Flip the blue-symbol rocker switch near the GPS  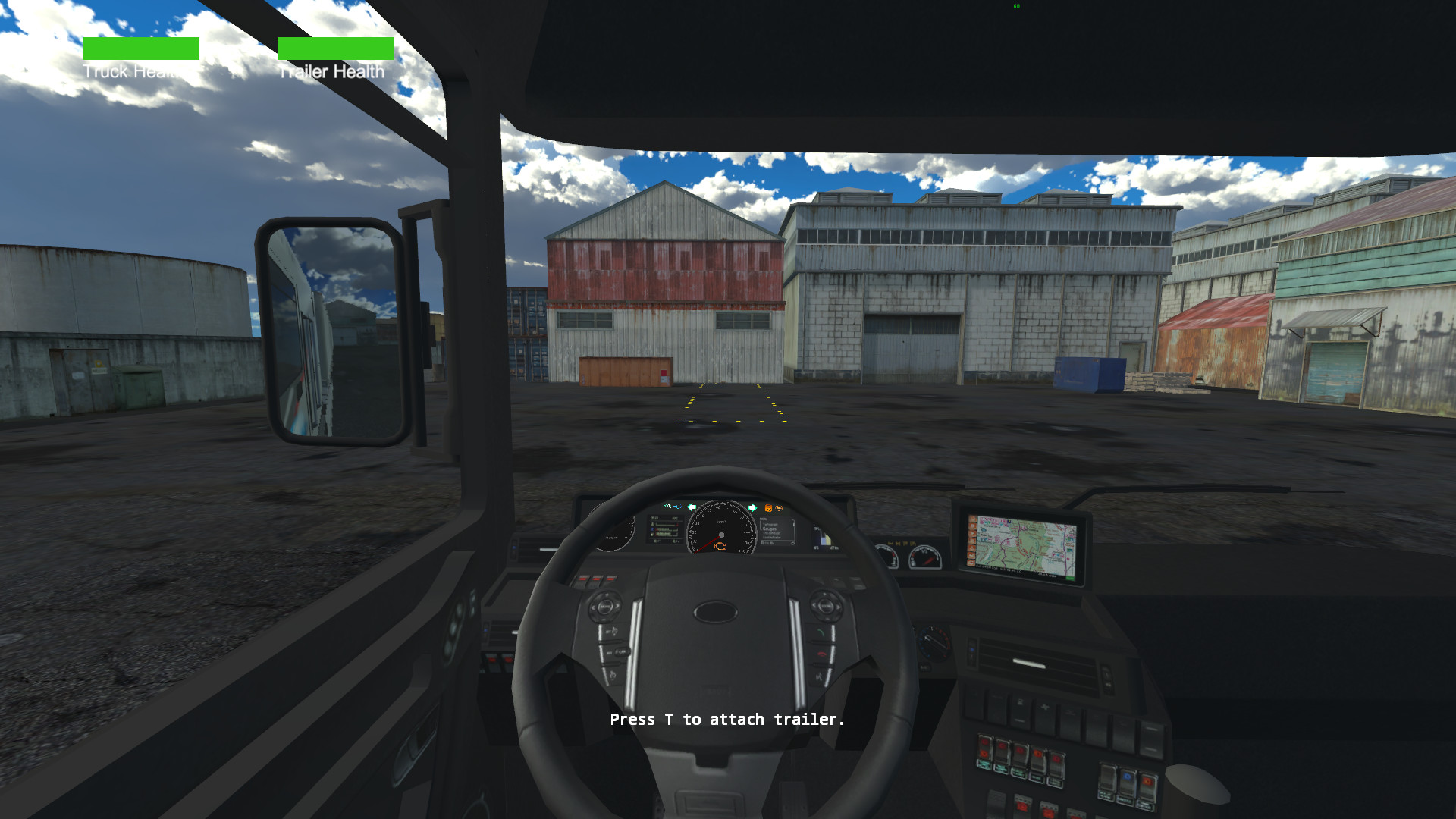[x=1128, y=778]
